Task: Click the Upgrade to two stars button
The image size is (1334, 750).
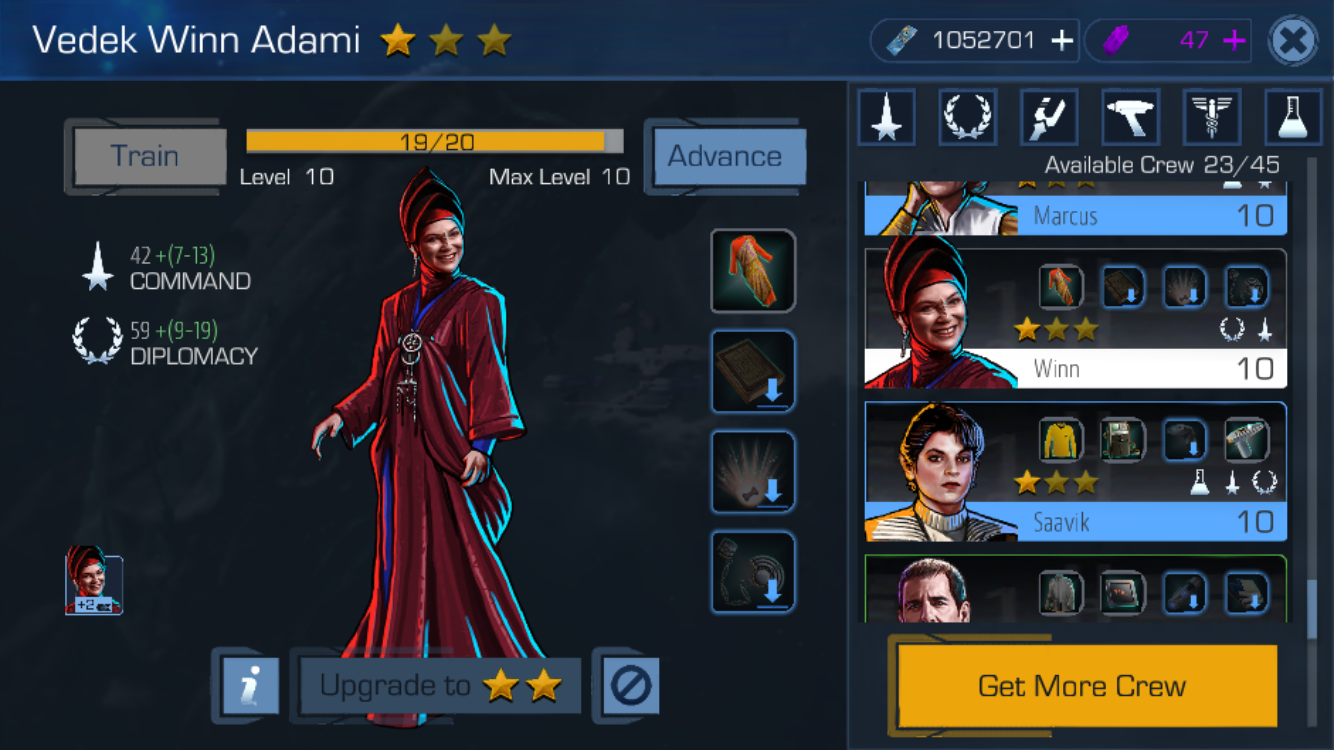Action: click(x=440, y=686)
